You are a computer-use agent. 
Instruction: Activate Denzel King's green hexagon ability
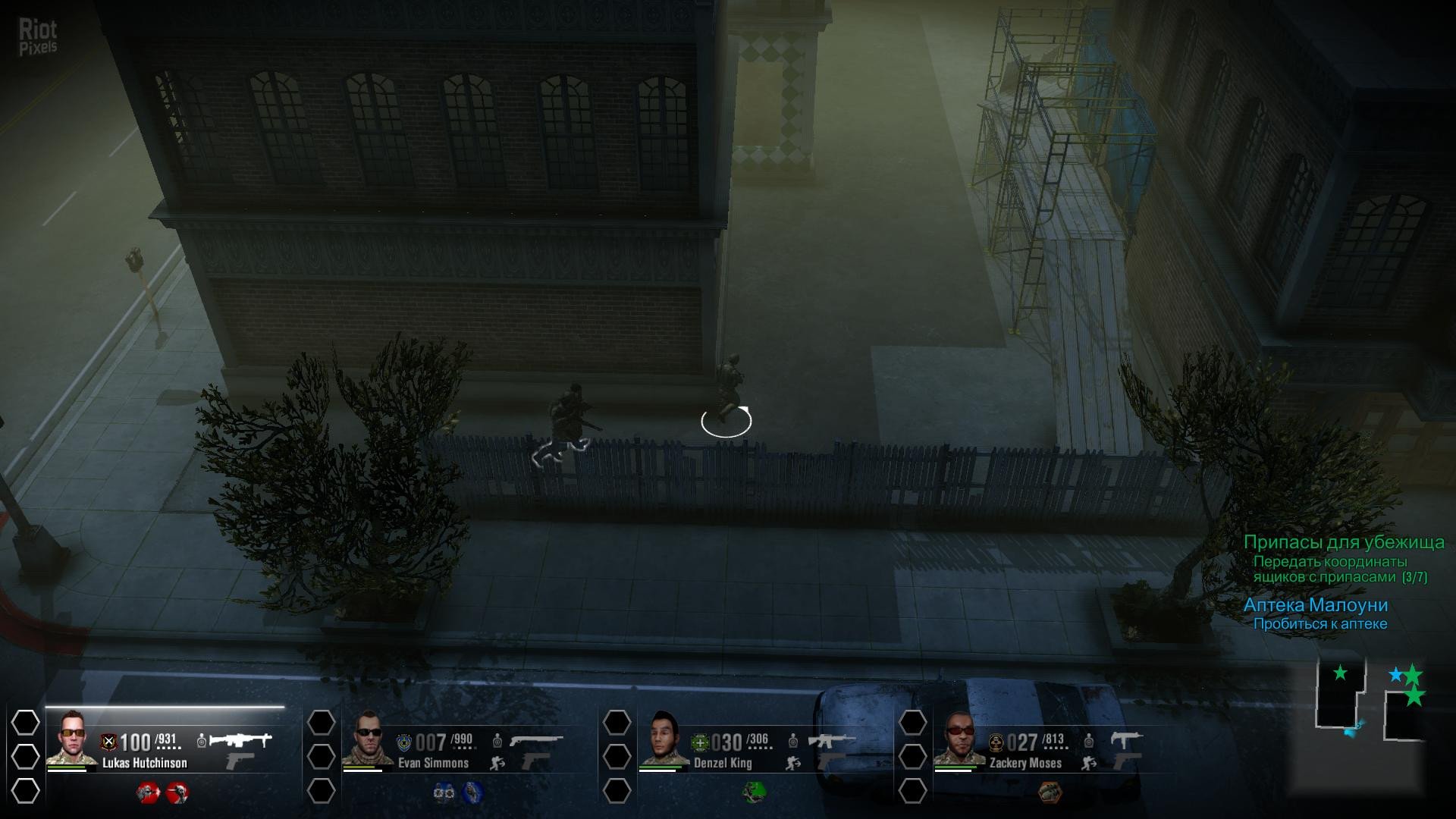pyautogui.click(x=753, y=793)
